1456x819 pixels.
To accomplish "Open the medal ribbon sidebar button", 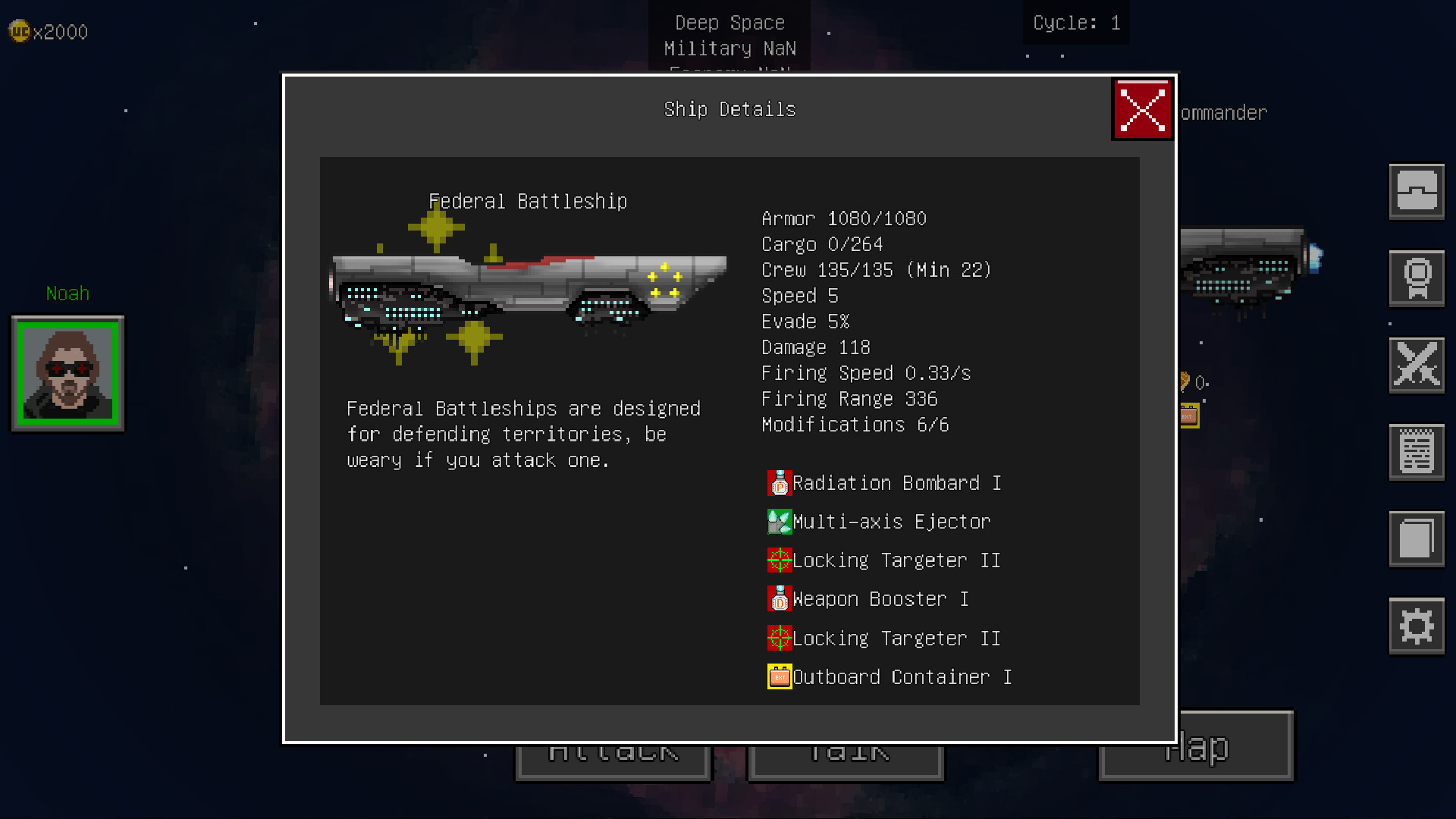I will (x=1416, y=278).
